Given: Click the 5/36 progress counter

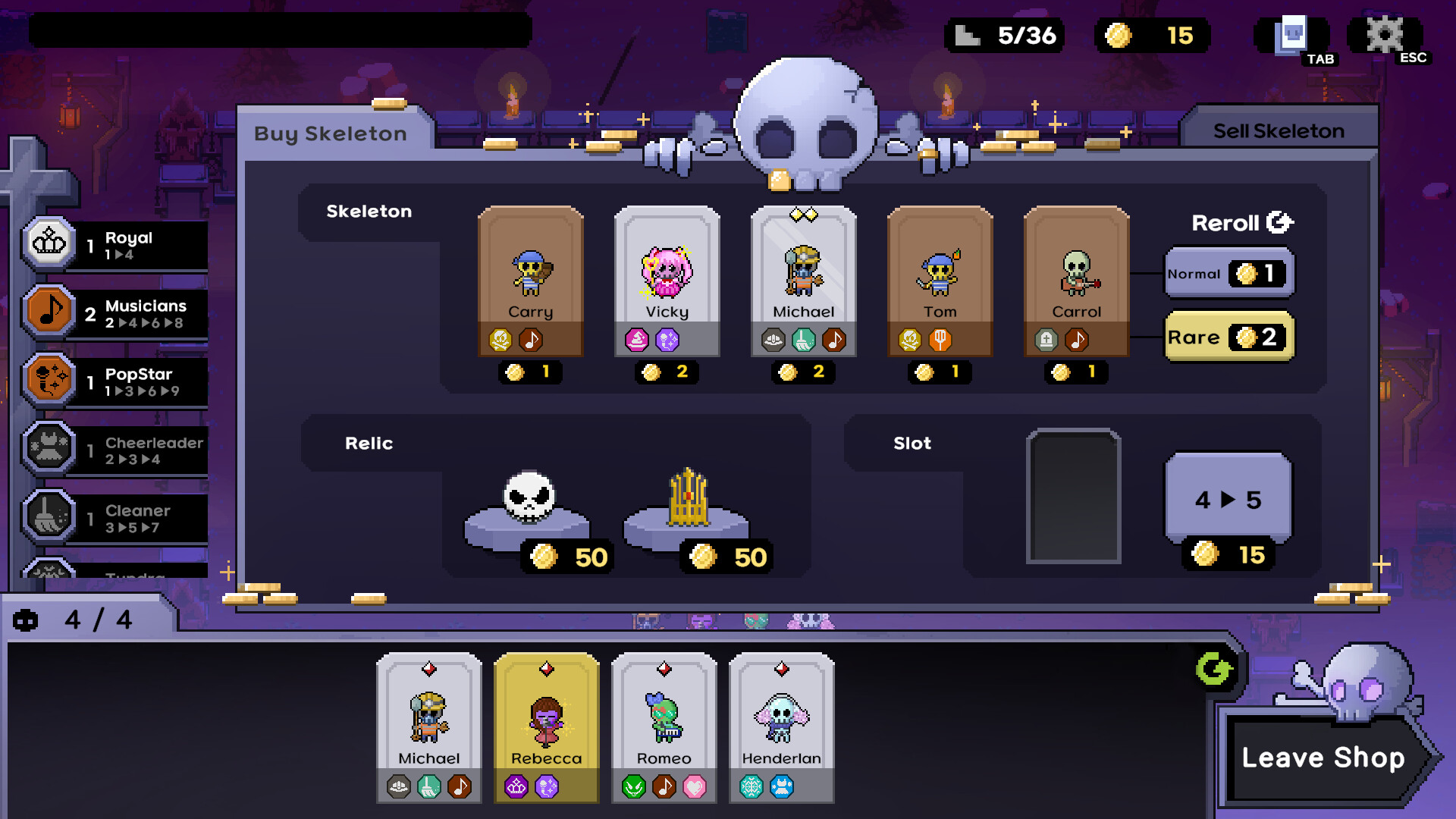Looking at the screenshot, I should pyautogui.click(x=1006, y=34).
